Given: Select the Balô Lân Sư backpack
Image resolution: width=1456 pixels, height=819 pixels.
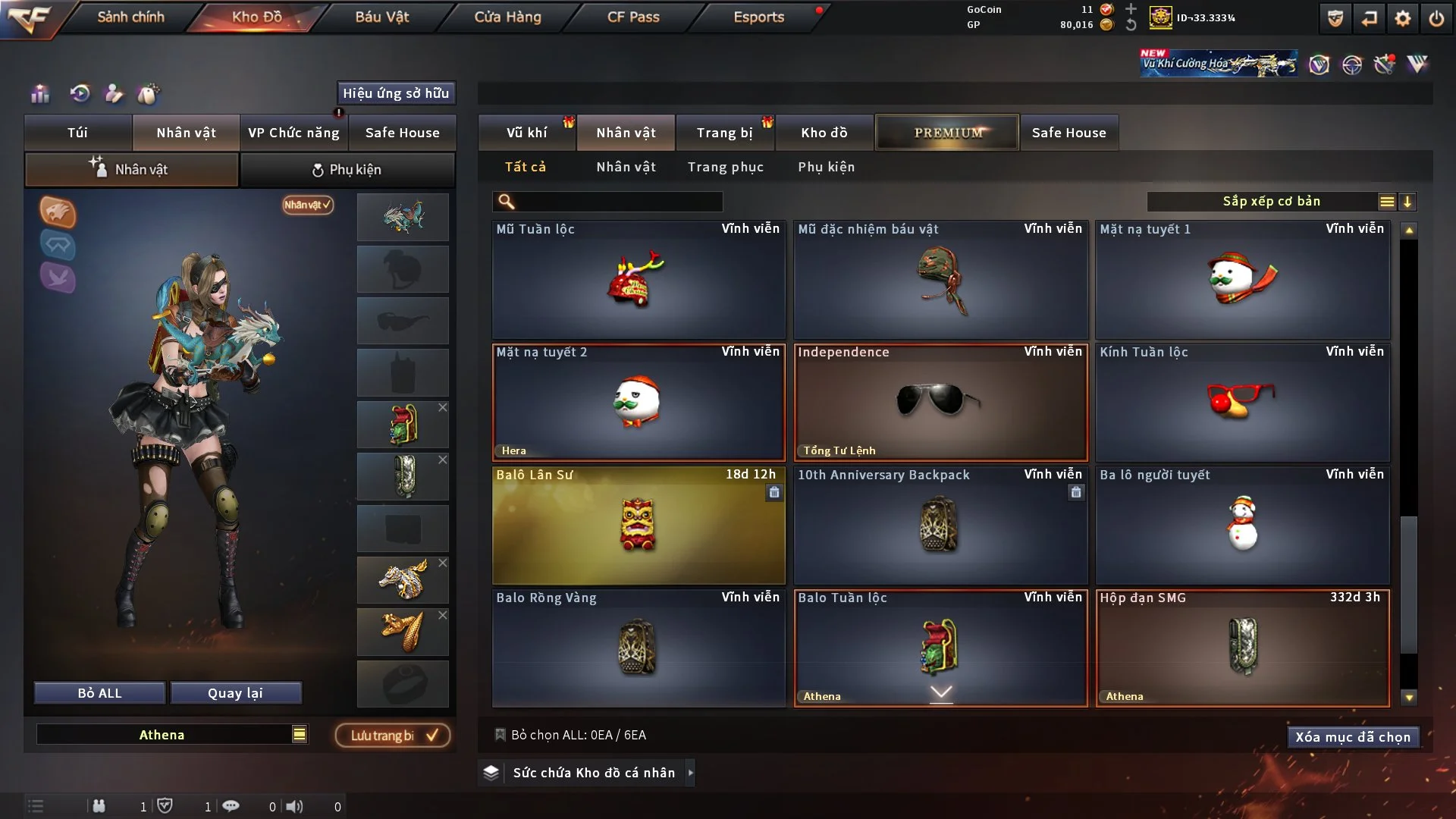Looking at the screenshot, I should click(638, 526).
